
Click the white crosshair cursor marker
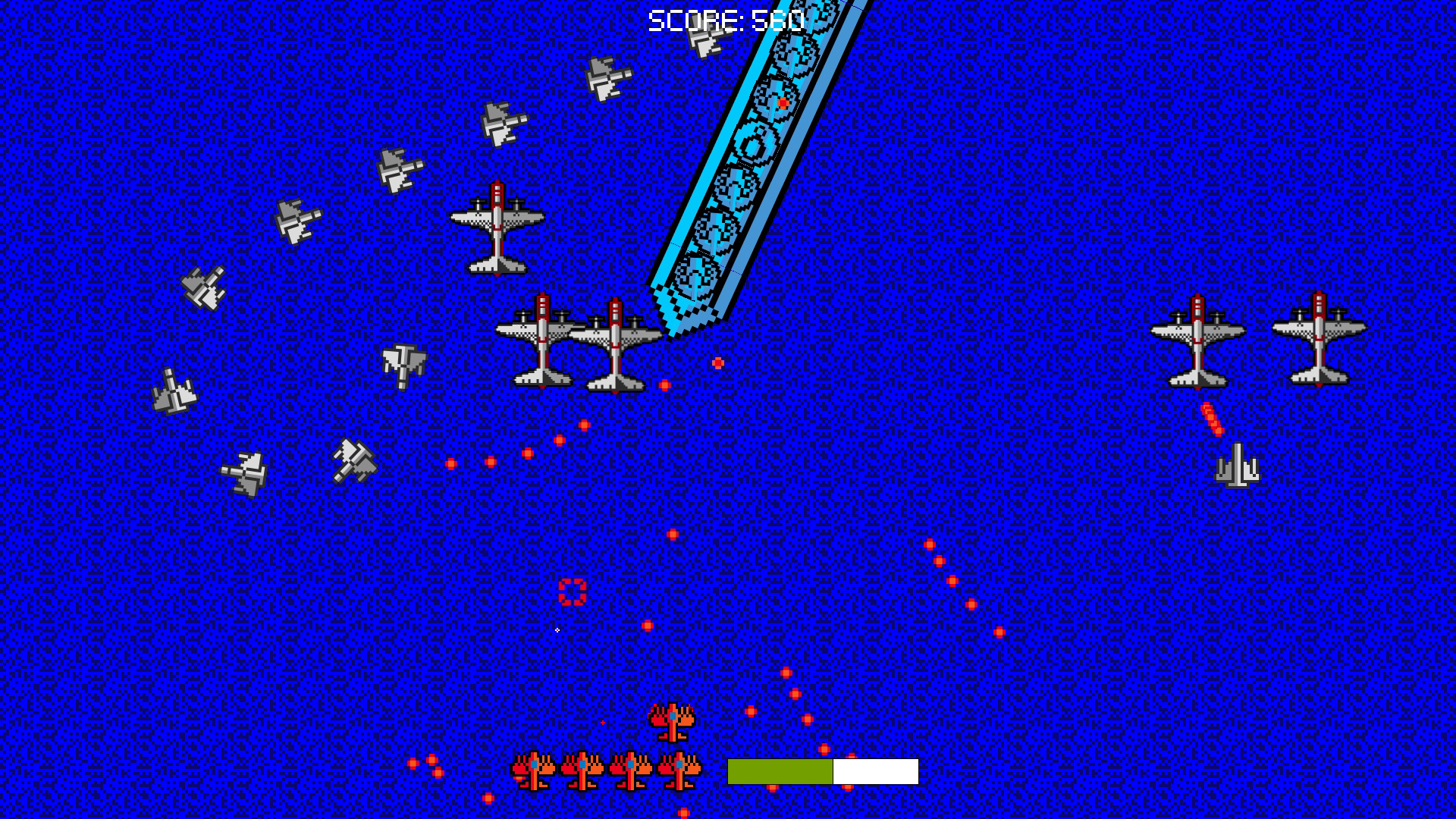click(x=559, y=629)
